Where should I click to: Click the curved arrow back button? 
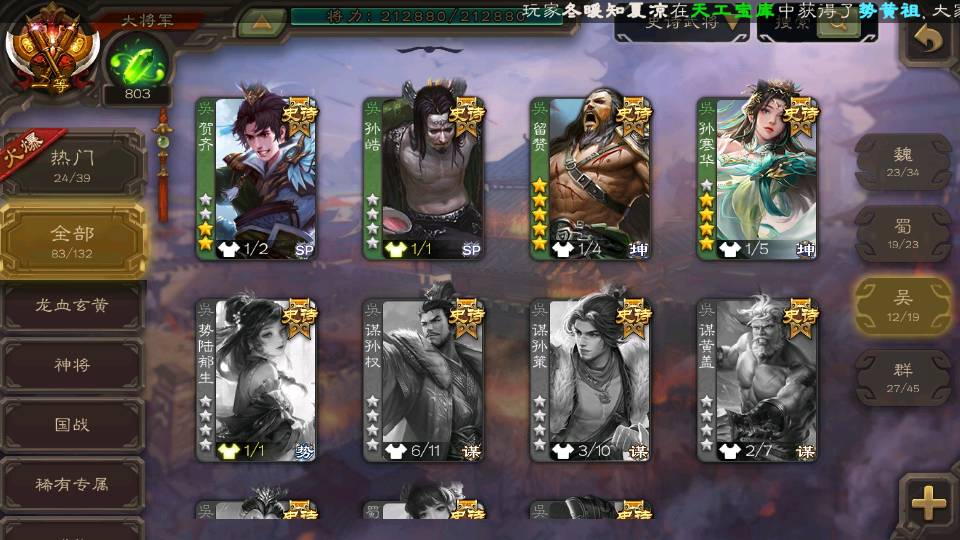point(929,41)
